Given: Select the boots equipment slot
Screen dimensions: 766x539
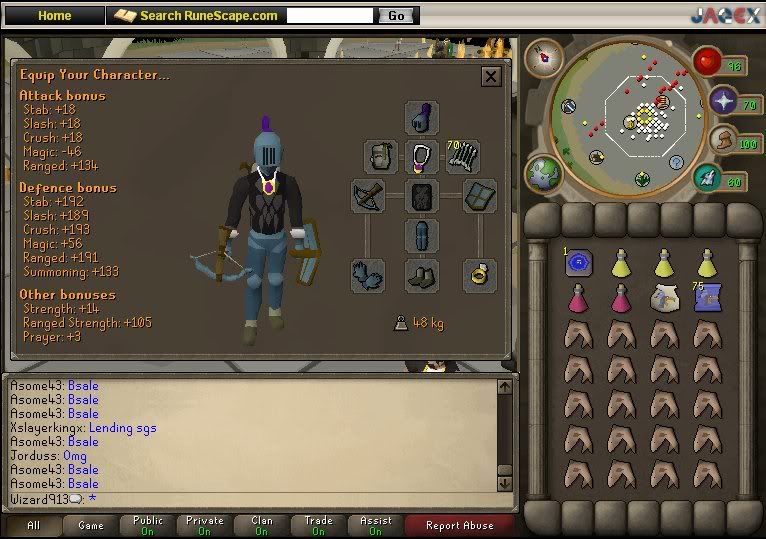Looking at the screenshot, I should [422, 275].
